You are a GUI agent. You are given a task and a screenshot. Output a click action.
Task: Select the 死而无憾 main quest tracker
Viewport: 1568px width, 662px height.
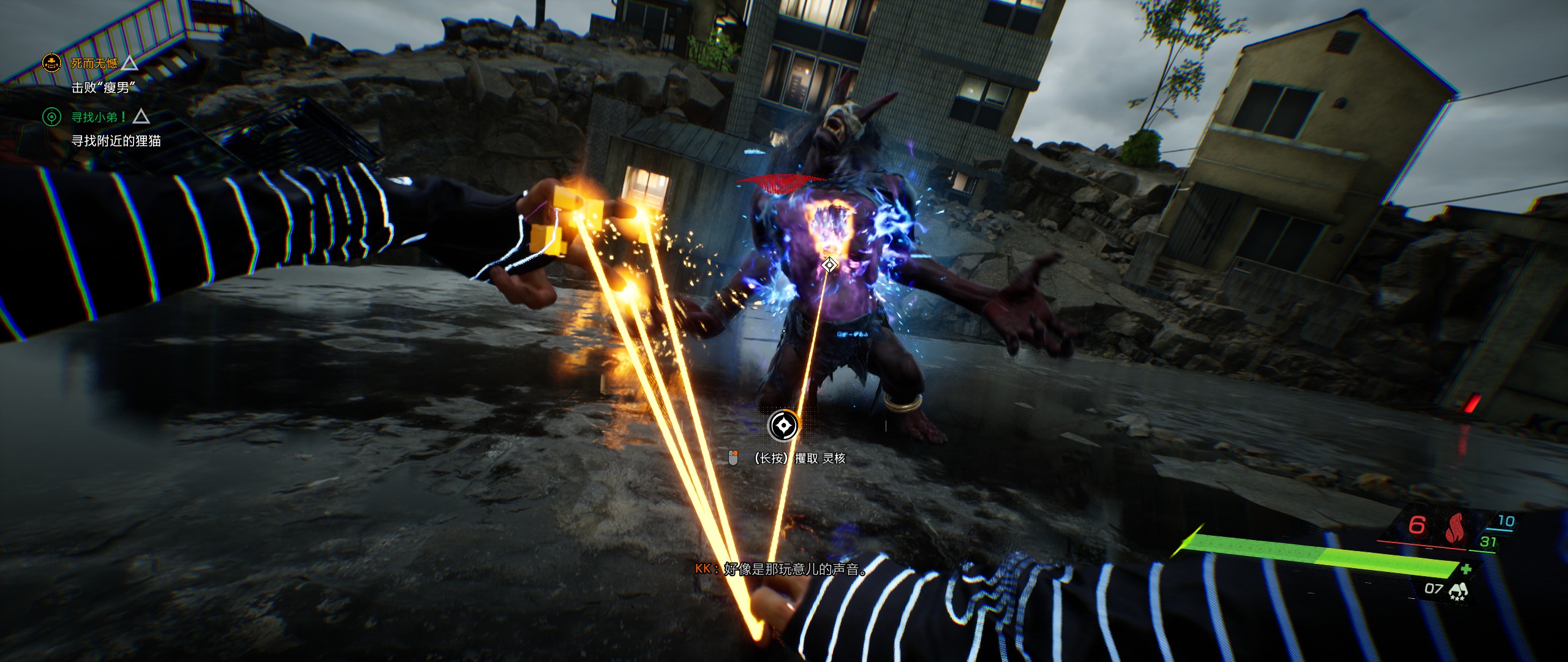click(94, 63)
